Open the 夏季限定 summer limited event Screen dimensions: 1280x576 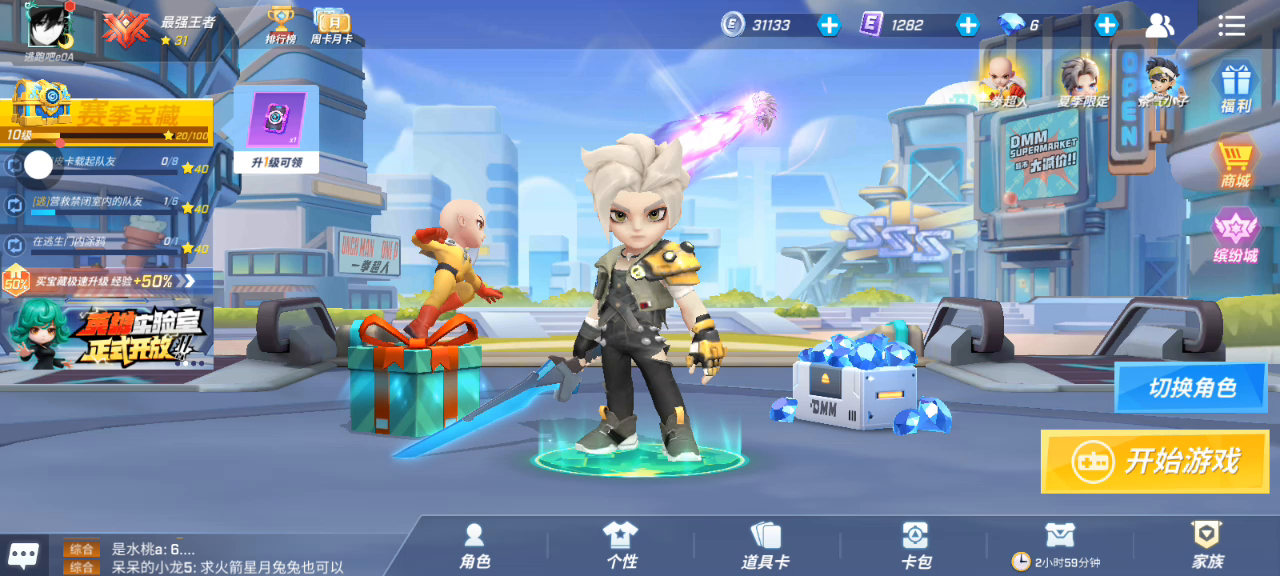(x=1081, y=80)
